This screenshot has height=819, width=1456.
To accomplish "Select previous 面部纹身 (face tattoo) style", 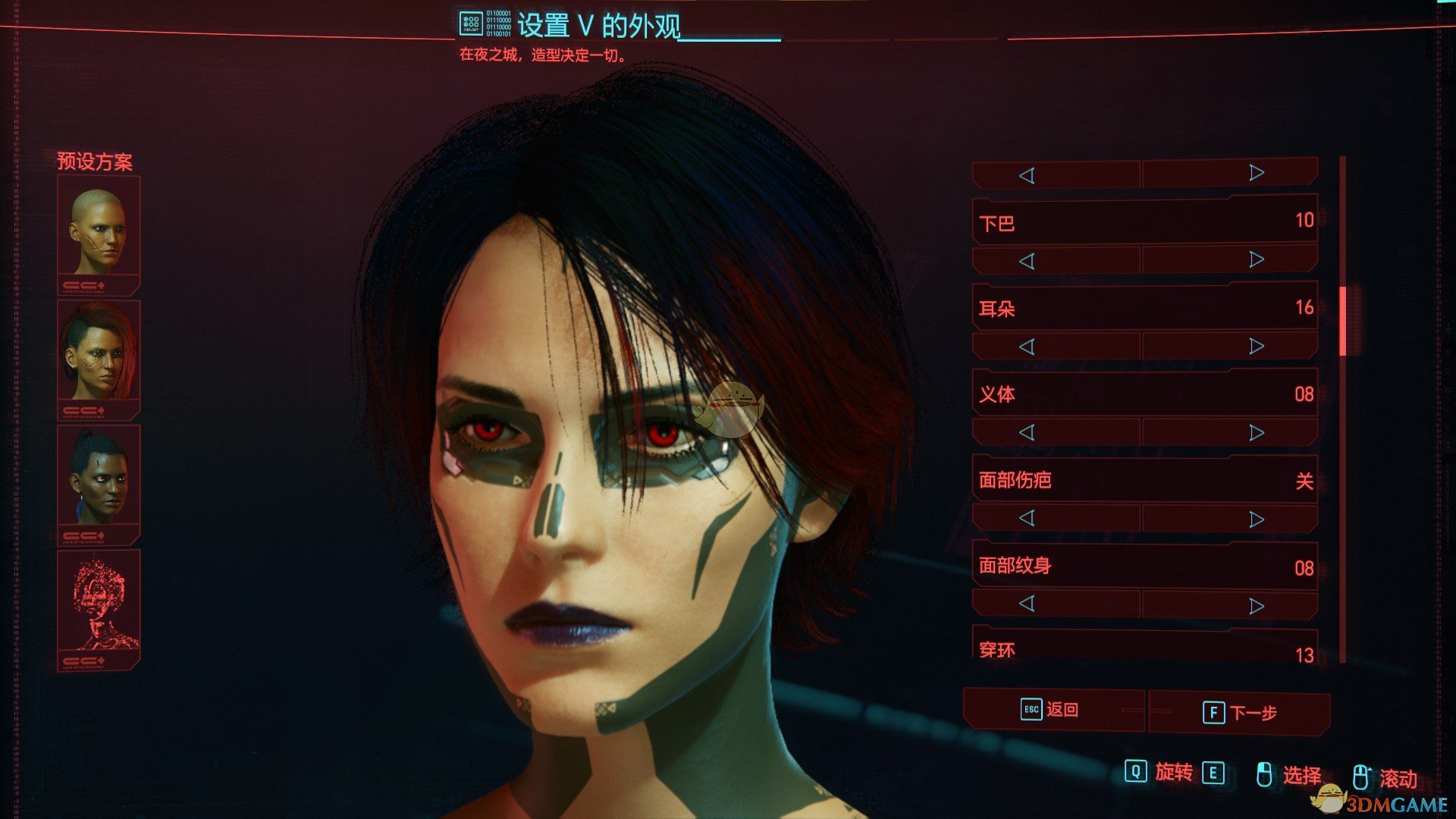I will click(1027, 604).
